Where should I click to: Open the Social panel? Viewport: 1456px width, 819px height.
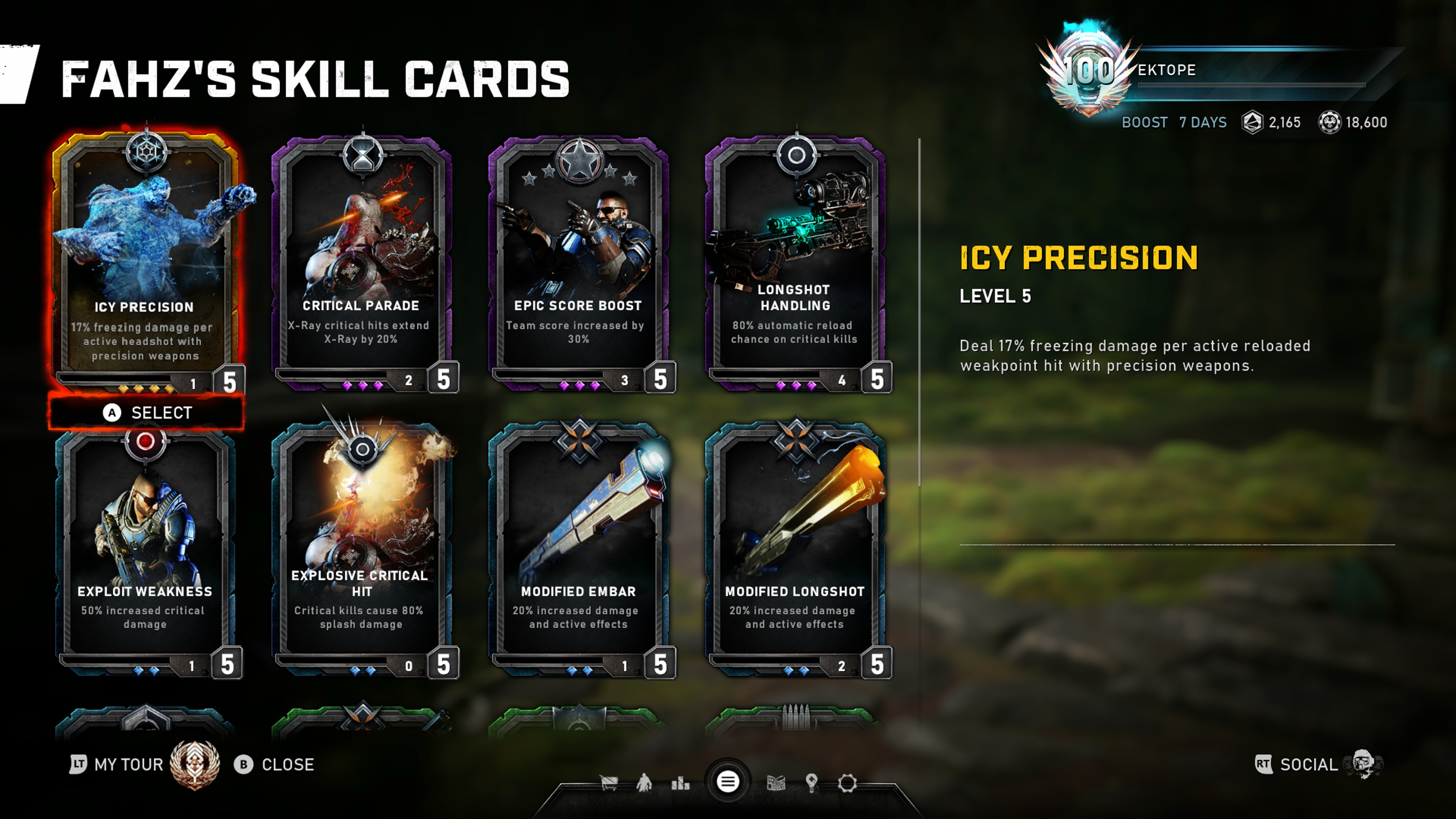pyautogui.click(x=1309, y=765)
